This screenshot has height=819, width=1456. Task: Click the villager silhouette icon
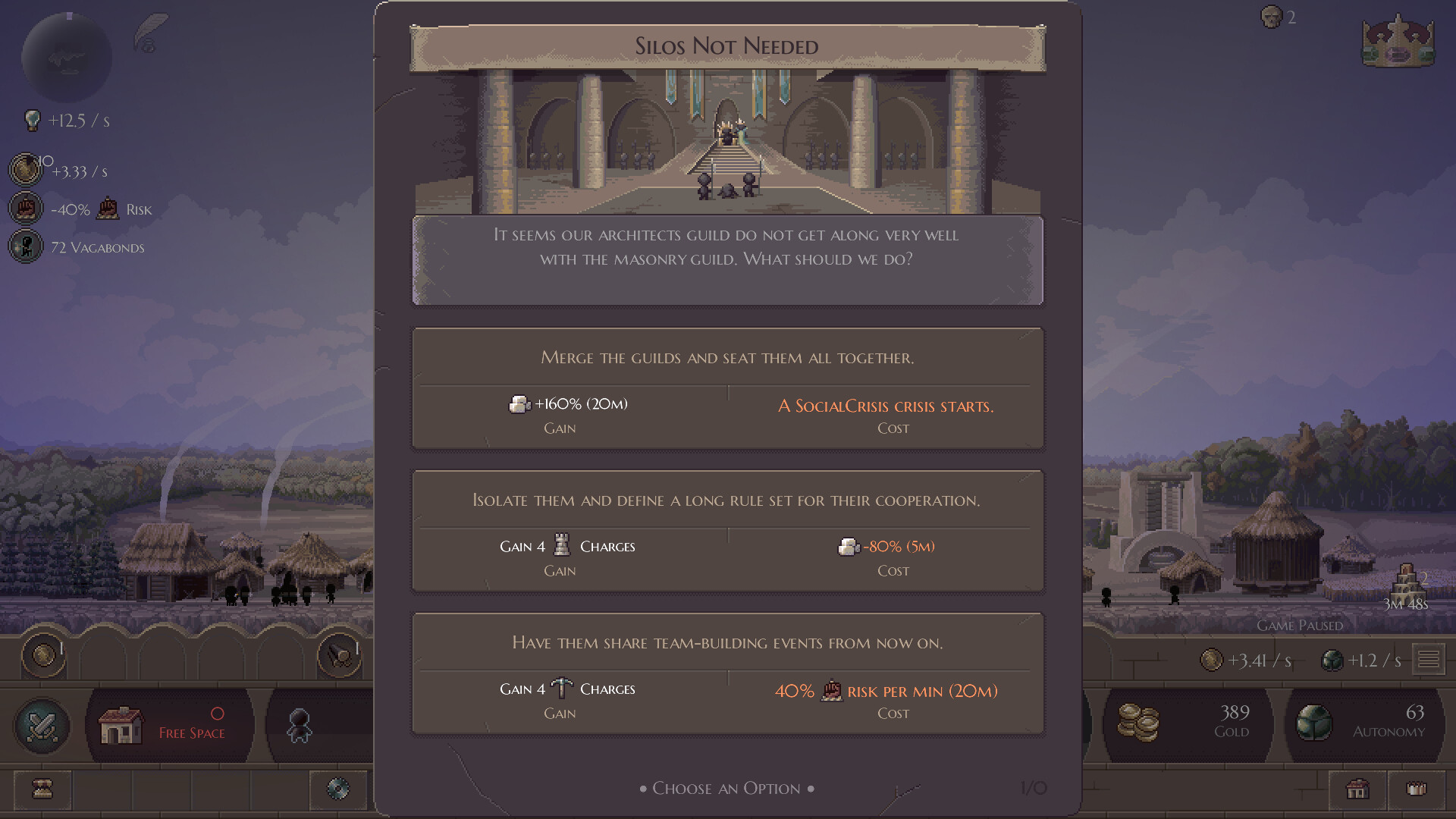tap(300, 726)
